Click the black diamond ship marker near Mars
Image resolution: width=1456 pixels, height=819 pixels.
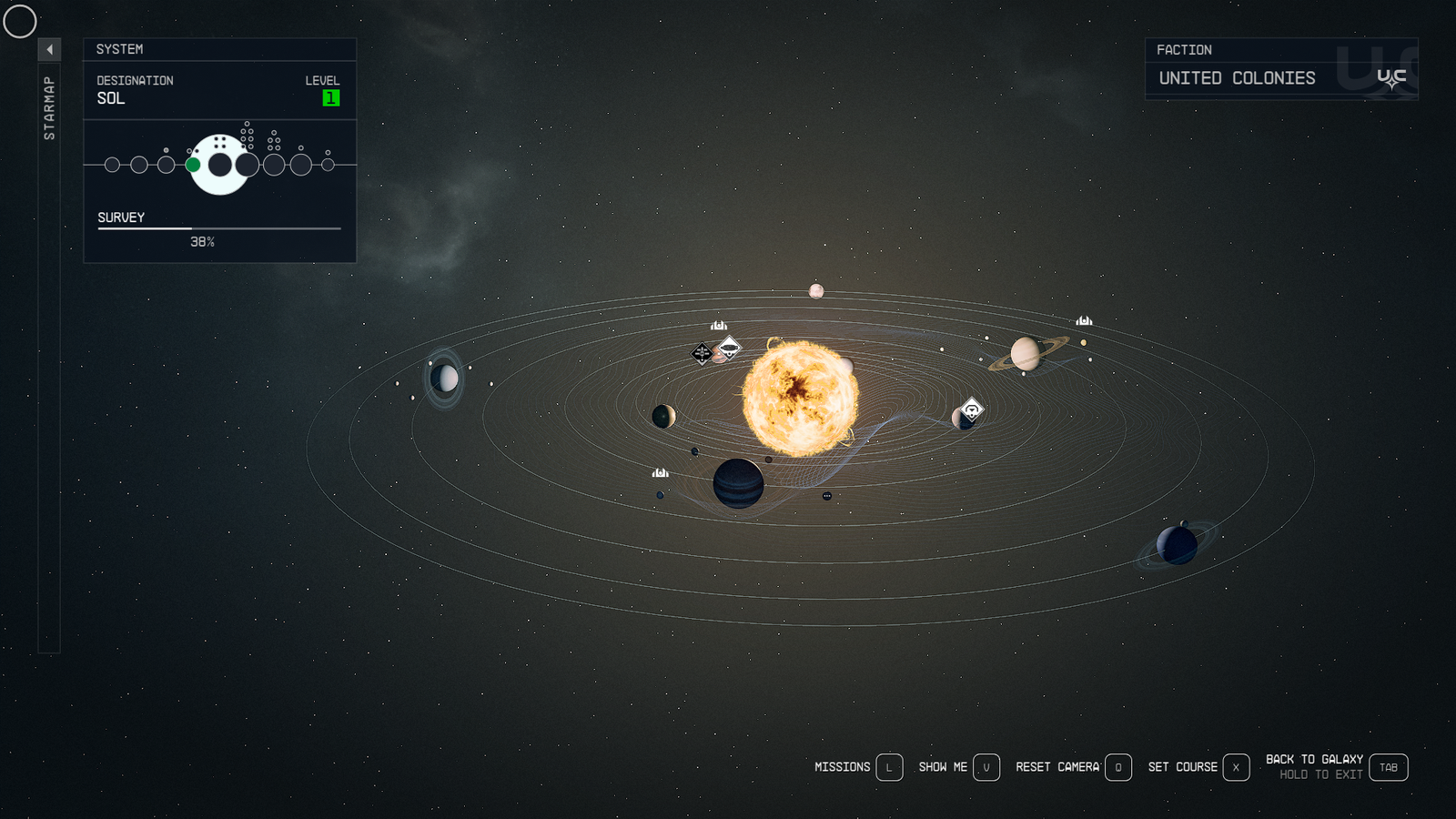(701, 354)
